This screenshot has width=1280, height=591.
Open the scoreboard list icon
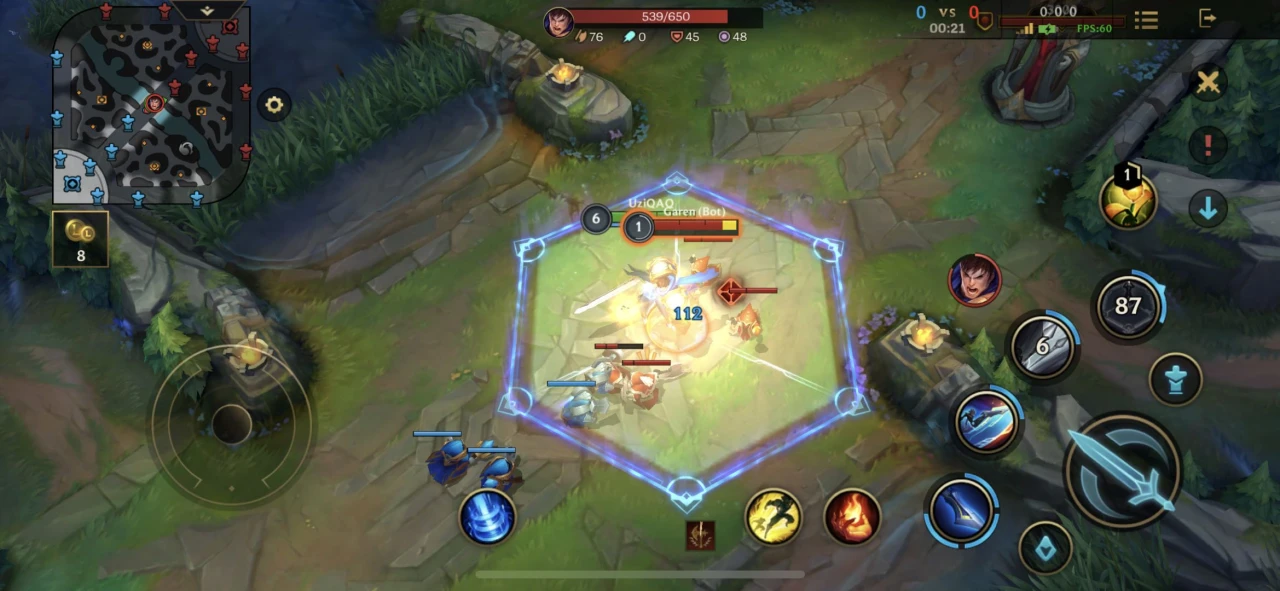[1146, 19]
